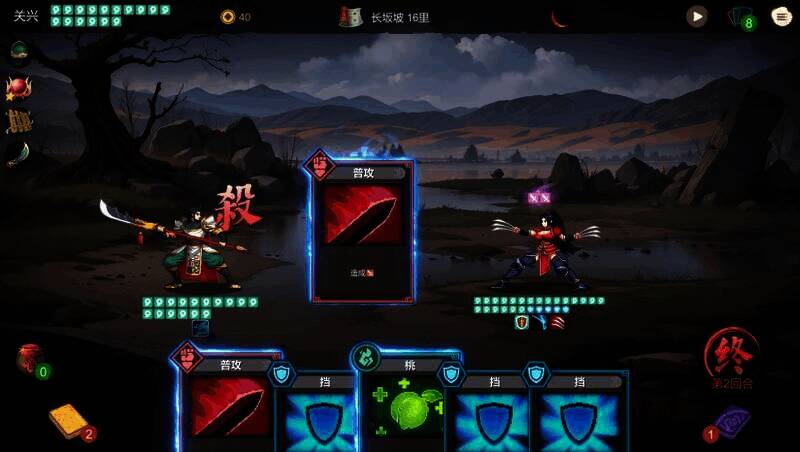End the turn with the red 终 button
The image size is (800, 452).
click(x=729, y=354)
